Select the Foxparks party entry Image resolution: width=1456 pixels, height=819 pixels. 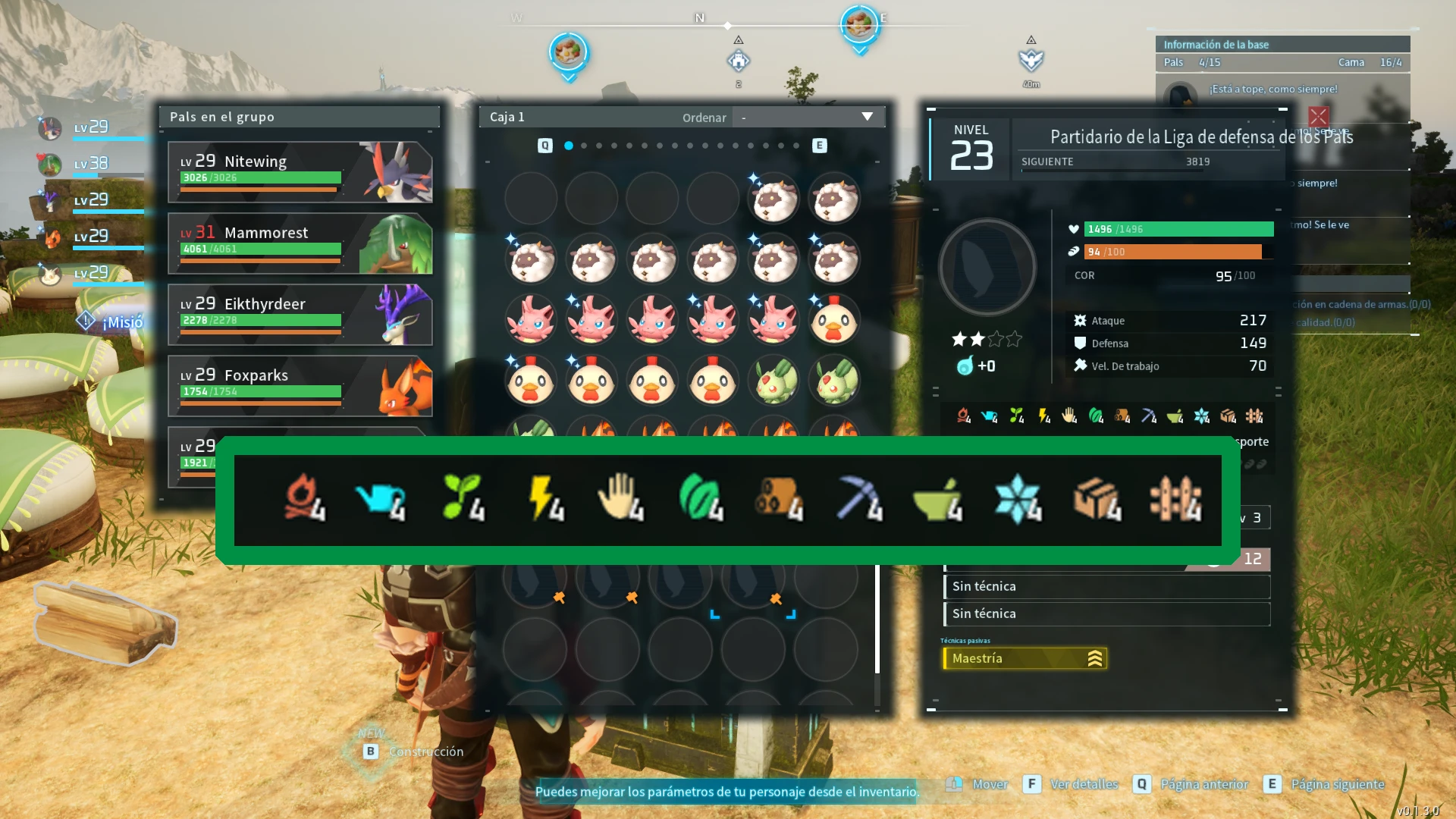coord(300,386)
